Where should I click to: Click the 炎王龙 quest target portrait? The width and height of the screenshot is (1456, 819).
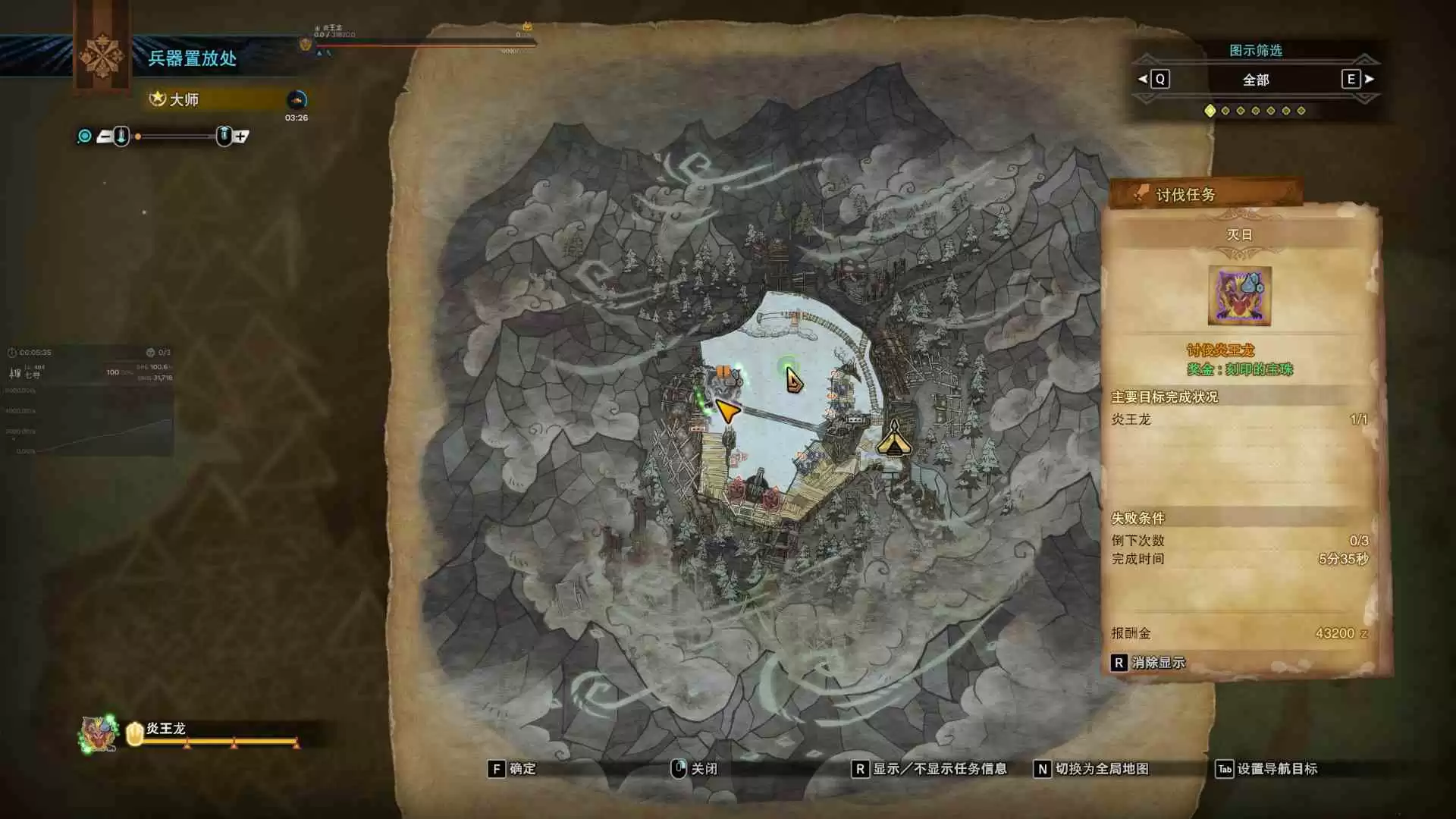pos(1239,296)
